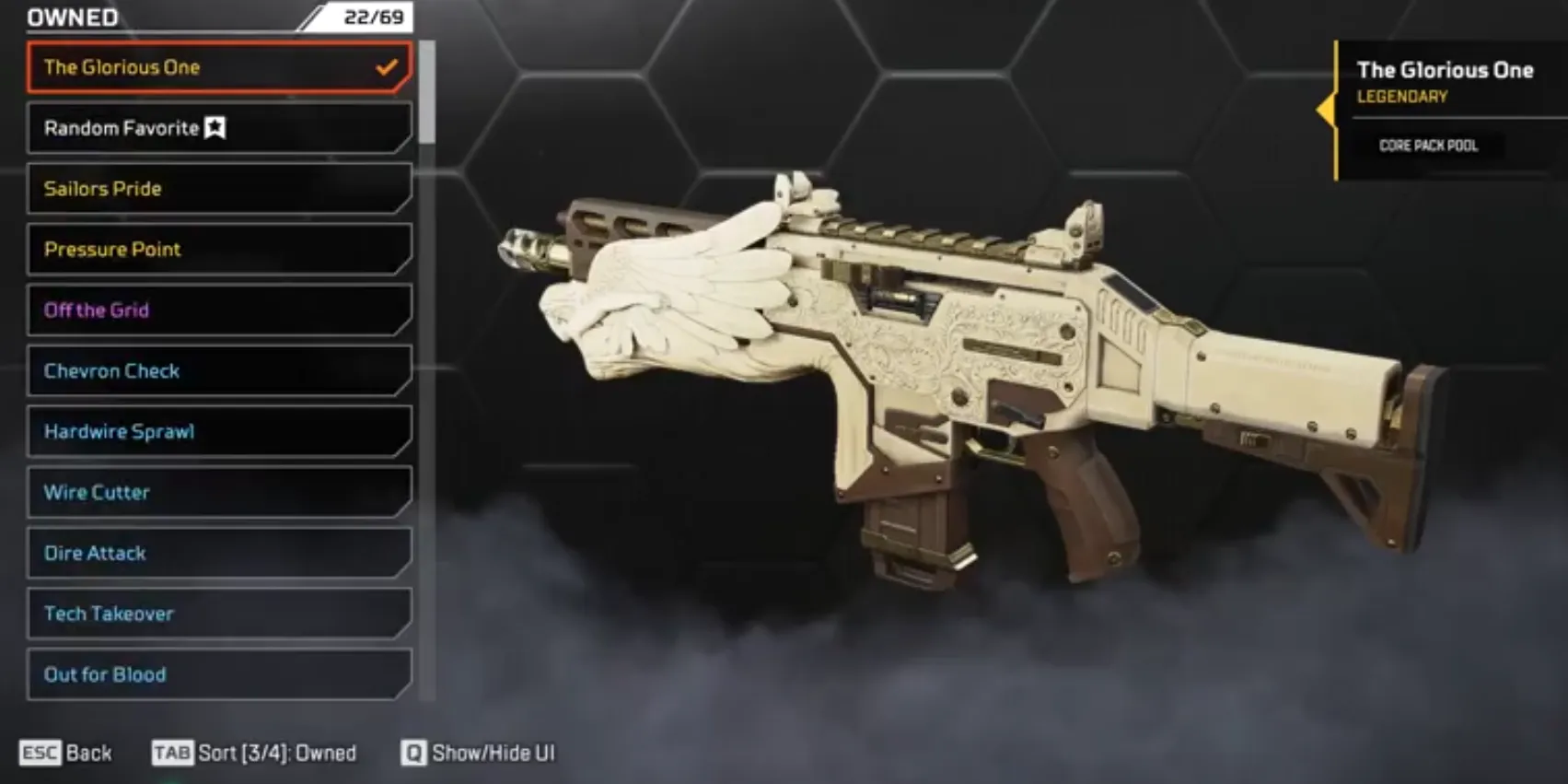This screenshot has width=1568, height=784.
Task: Choose the Off the Grid skin
Action: click(218, 310)
